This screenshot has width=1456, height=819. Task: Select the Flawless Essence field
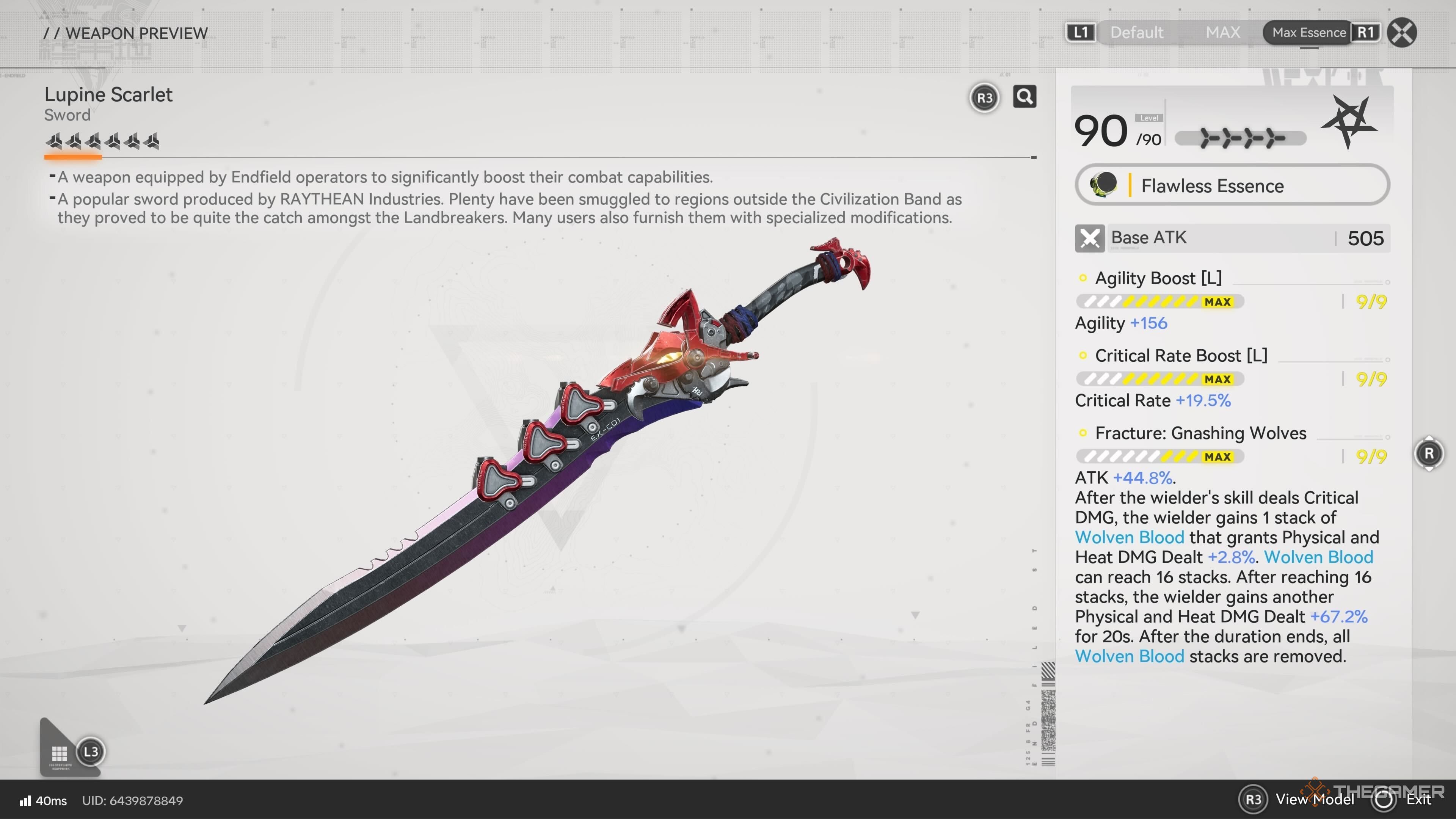coord(1232,185)
